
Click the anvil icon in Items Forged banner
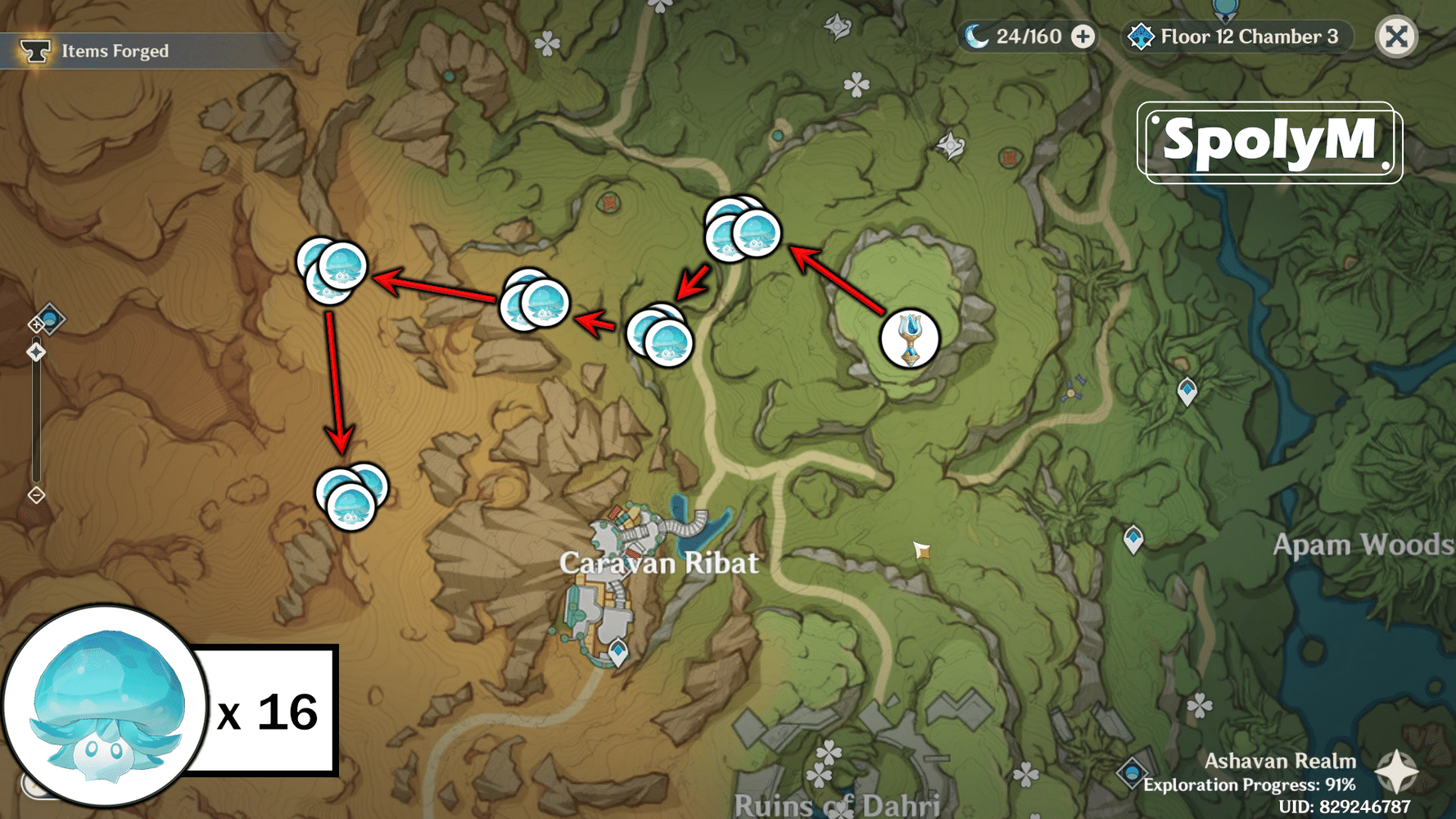pyautogui.click(x=34, y=49)
